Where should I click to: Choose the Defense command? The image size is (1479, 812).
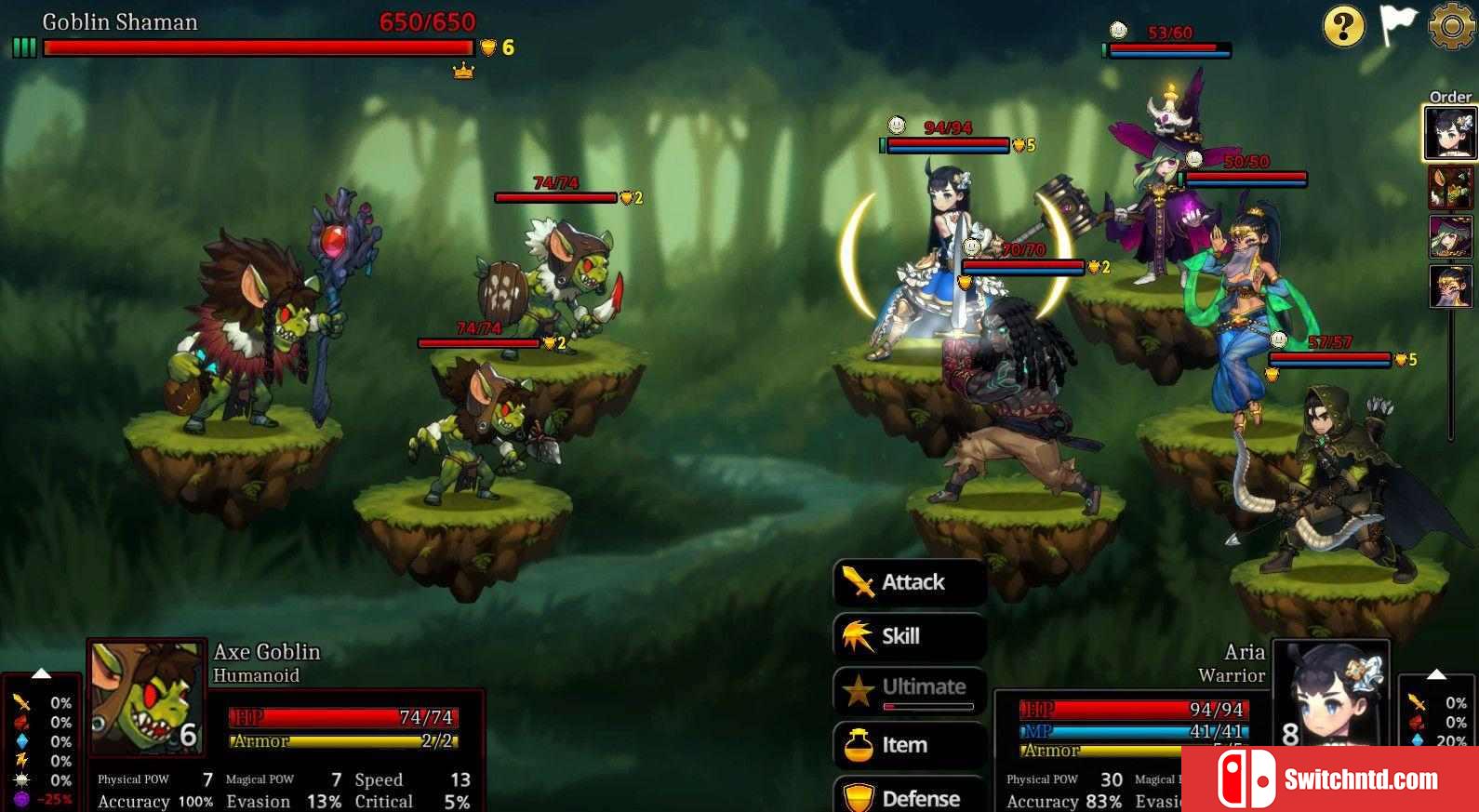point(909,797)
